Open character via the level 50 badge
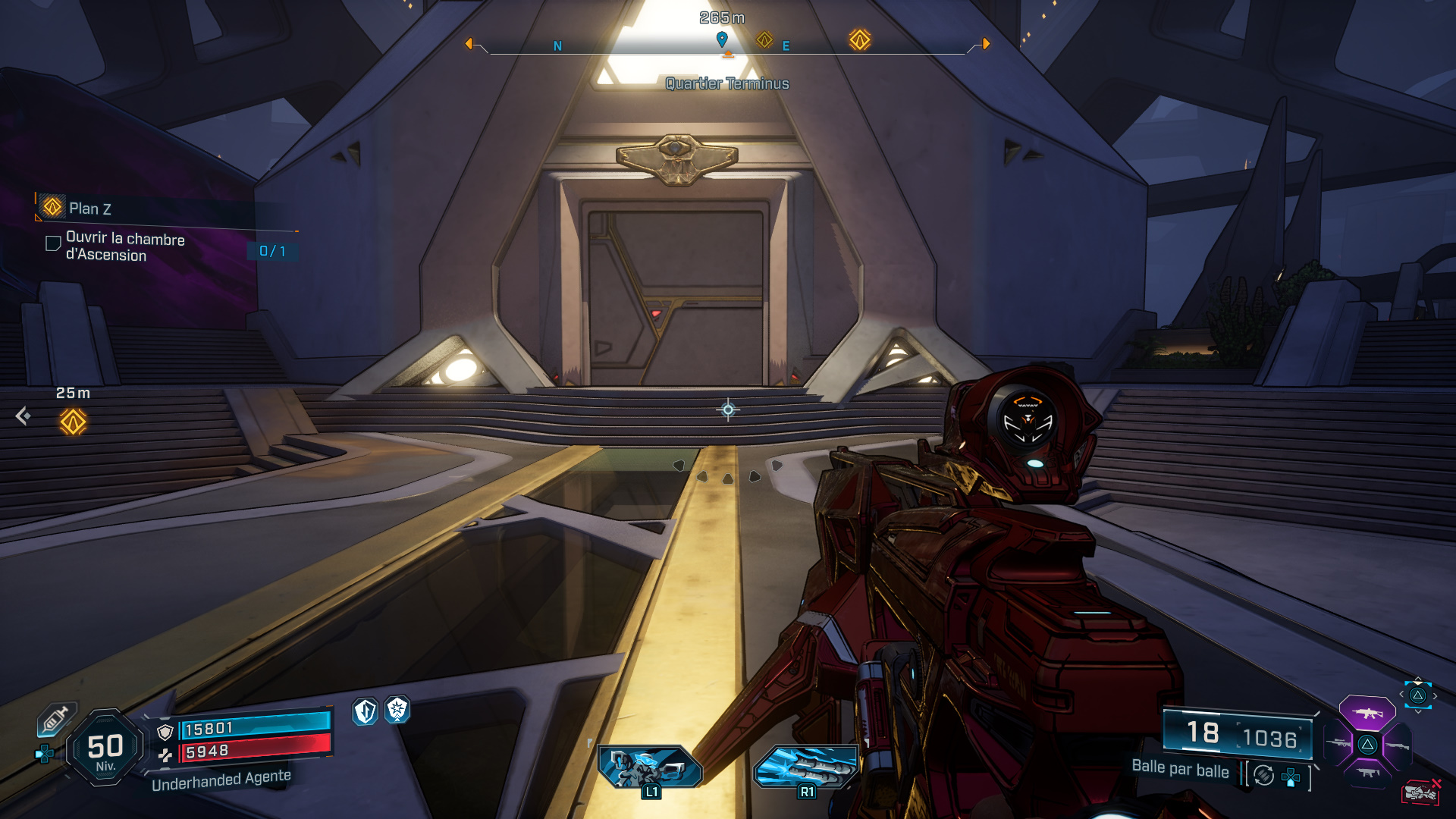This screenshot has height=819, width=1456. pos(105,748)
